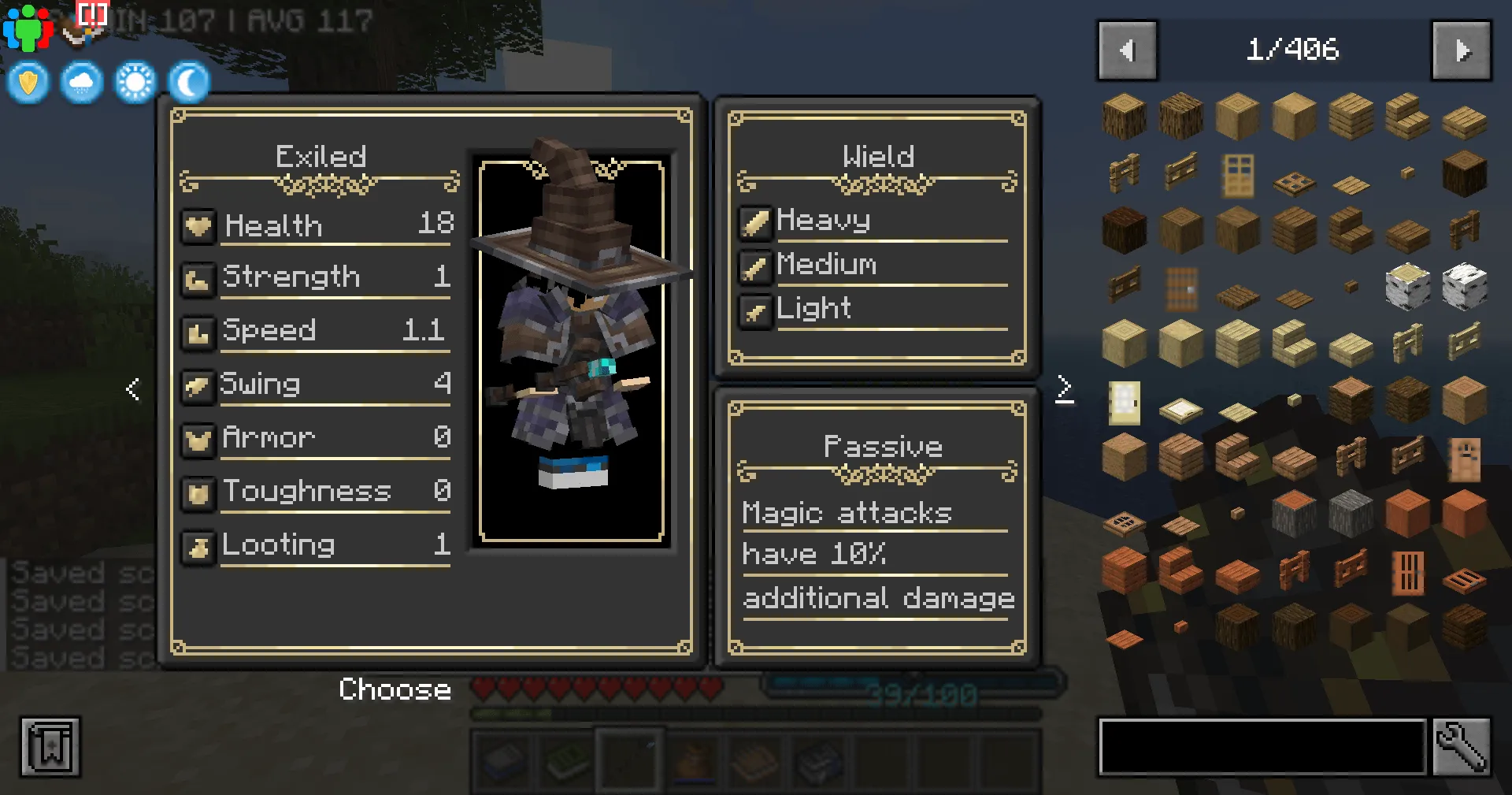This screenshot has height=795, width=1512.
Task: Set time to day with the sun icon
Action: pyautogui.click(x=135, y=82)
